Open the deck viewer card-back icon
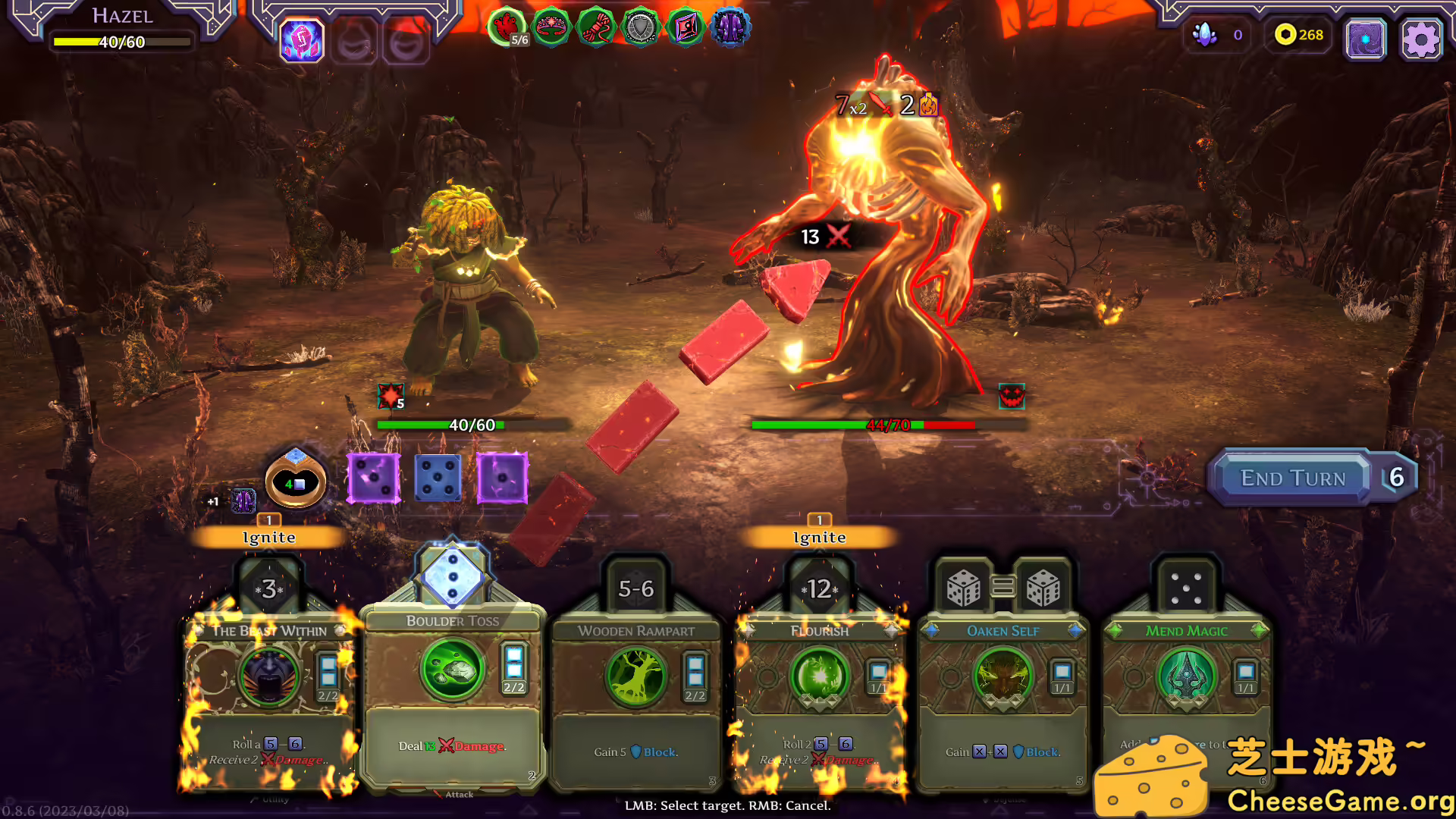This screenshot has height=819, width=1456. [x=1365, y=38]
